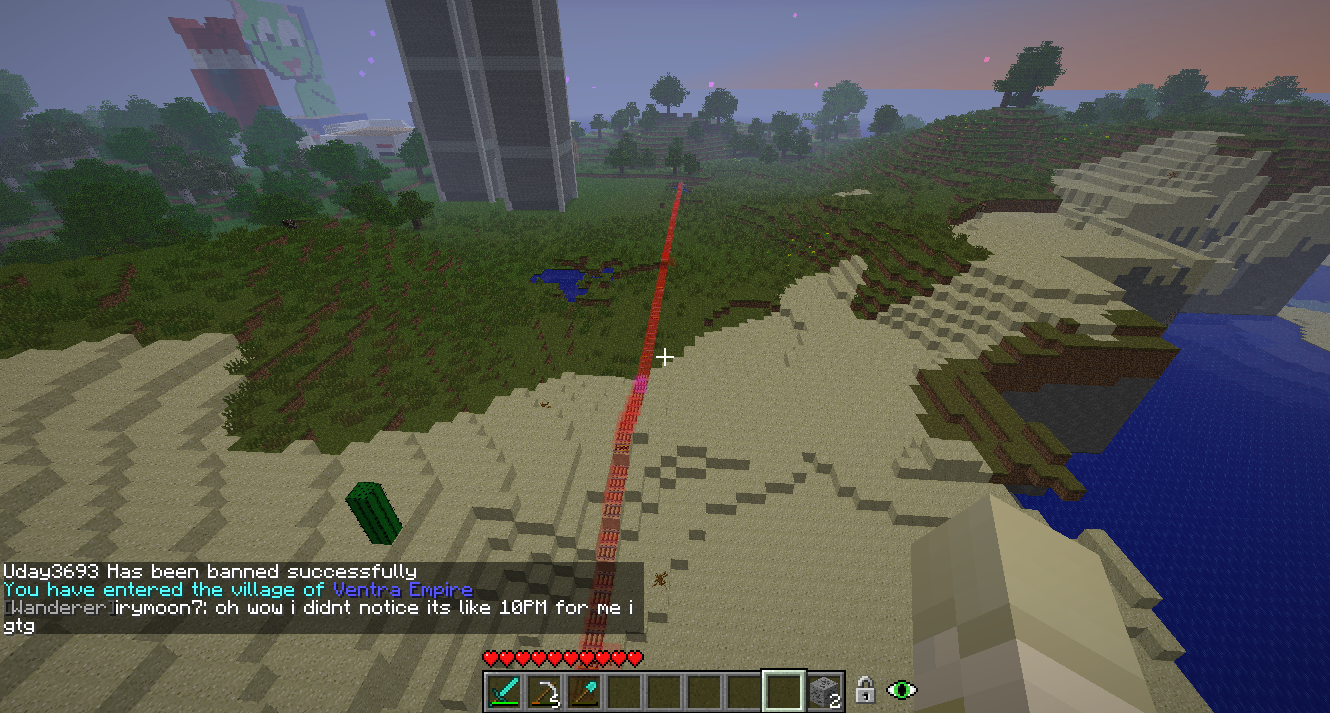Click the highlighted empty hotbar slot
The height and width of the screenshot is (713, 1330).
coord(783,691)
